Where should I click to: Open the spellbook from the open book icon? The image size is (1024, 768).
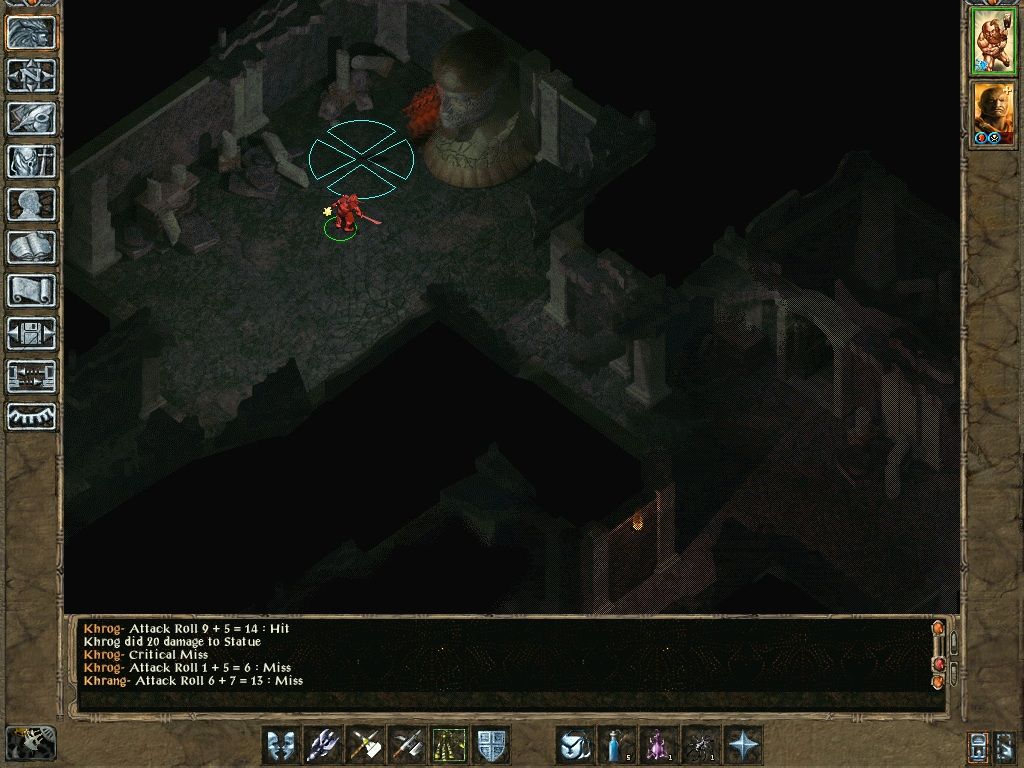31,247
